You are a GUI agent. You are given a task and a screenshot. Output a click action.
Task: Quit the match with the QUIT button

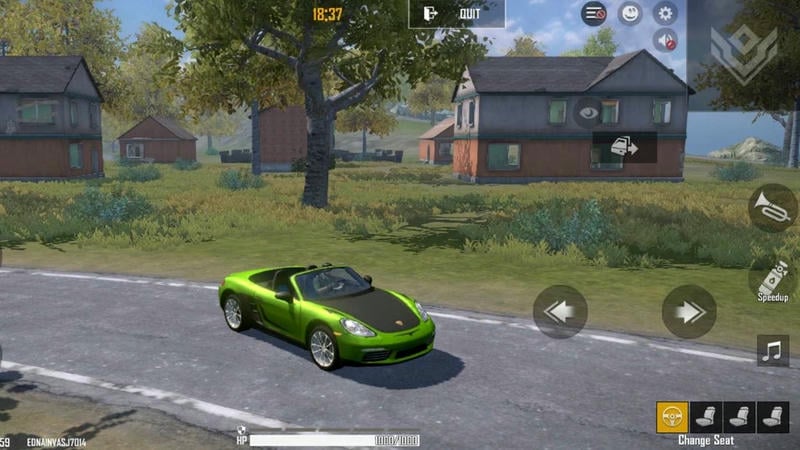[456, 14]
